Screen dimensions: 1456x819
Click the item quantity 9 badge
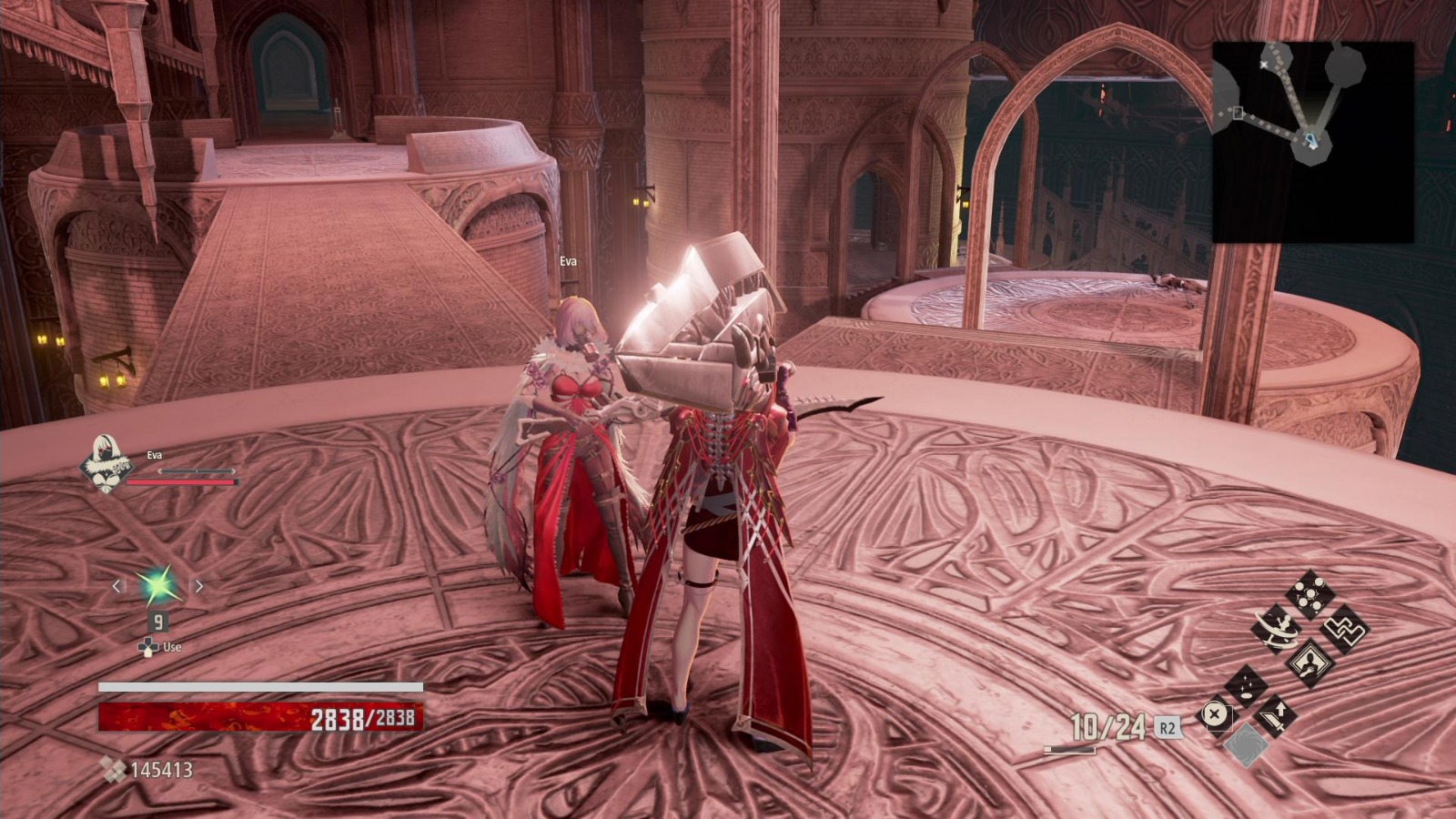[159, 621]
